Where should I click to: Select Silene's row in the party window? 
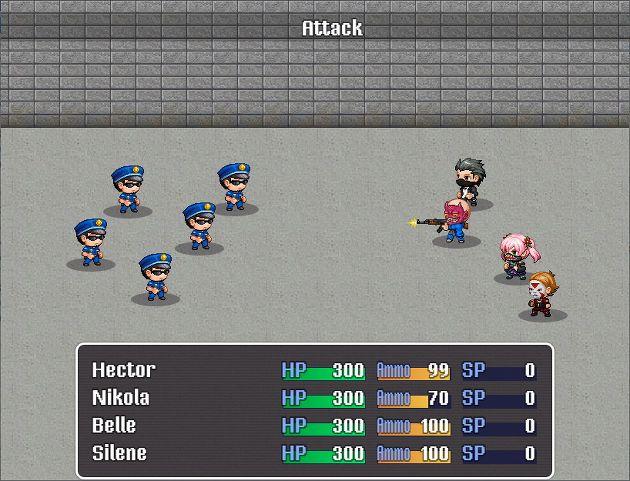coord(119,453)
